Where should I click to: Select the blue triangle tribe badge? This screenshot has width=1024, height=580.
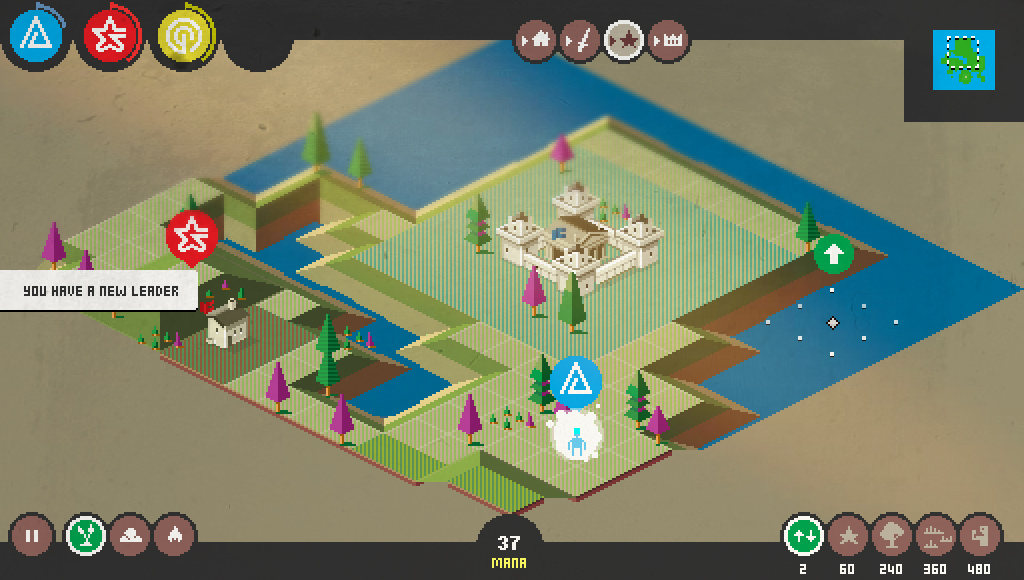pyautogui.click(x=37, y=37)
